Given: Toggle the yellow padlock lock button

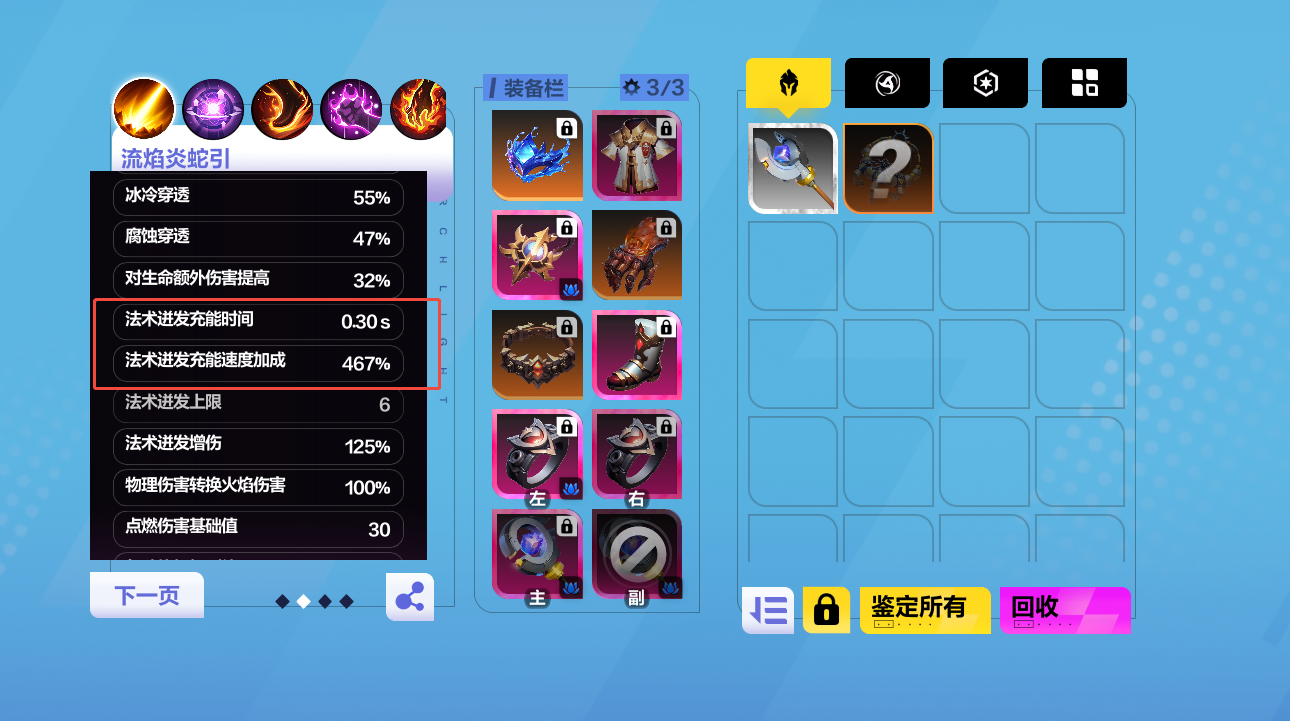Looking at the screenshot, I should point(826,609).
